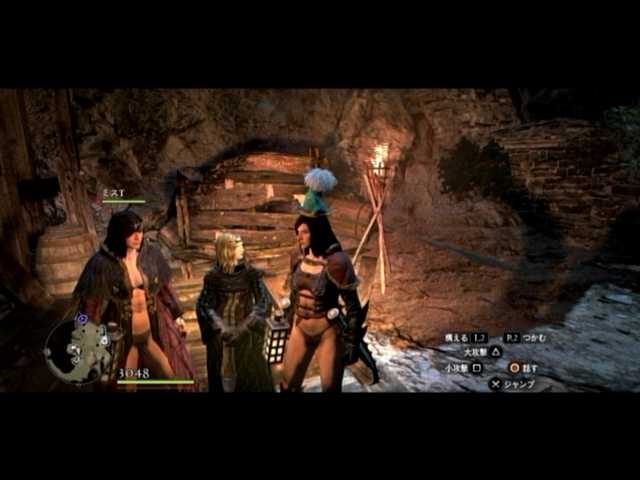Open the circular minimap
The image size is (640, 480).
click(x=80, y=351)
